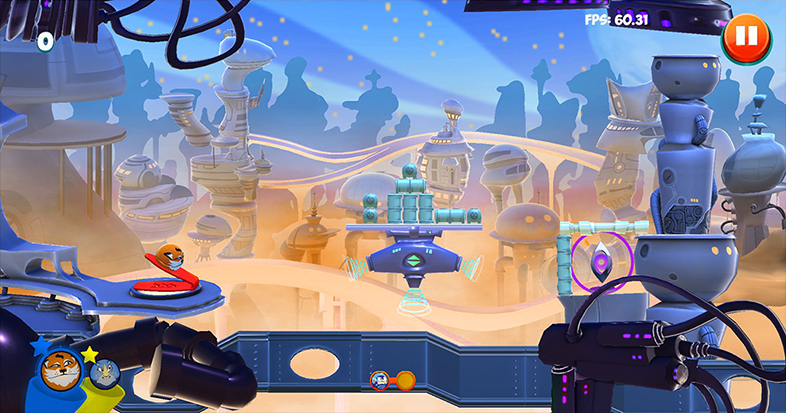Choose the blue rhino character portrait

tap(104, 374)
